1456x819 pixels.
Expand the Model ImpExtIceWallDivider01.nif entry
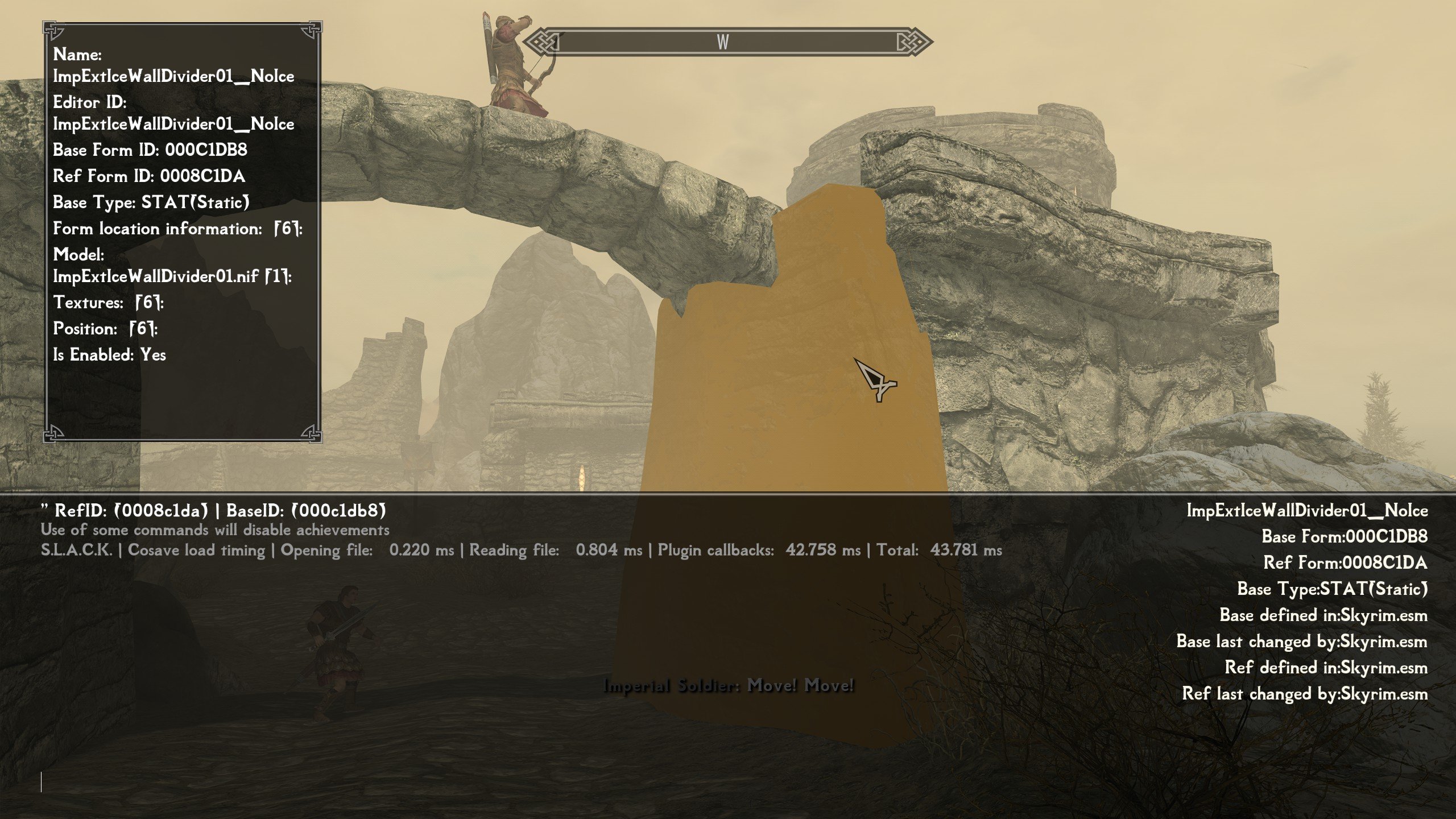[172, 276]
